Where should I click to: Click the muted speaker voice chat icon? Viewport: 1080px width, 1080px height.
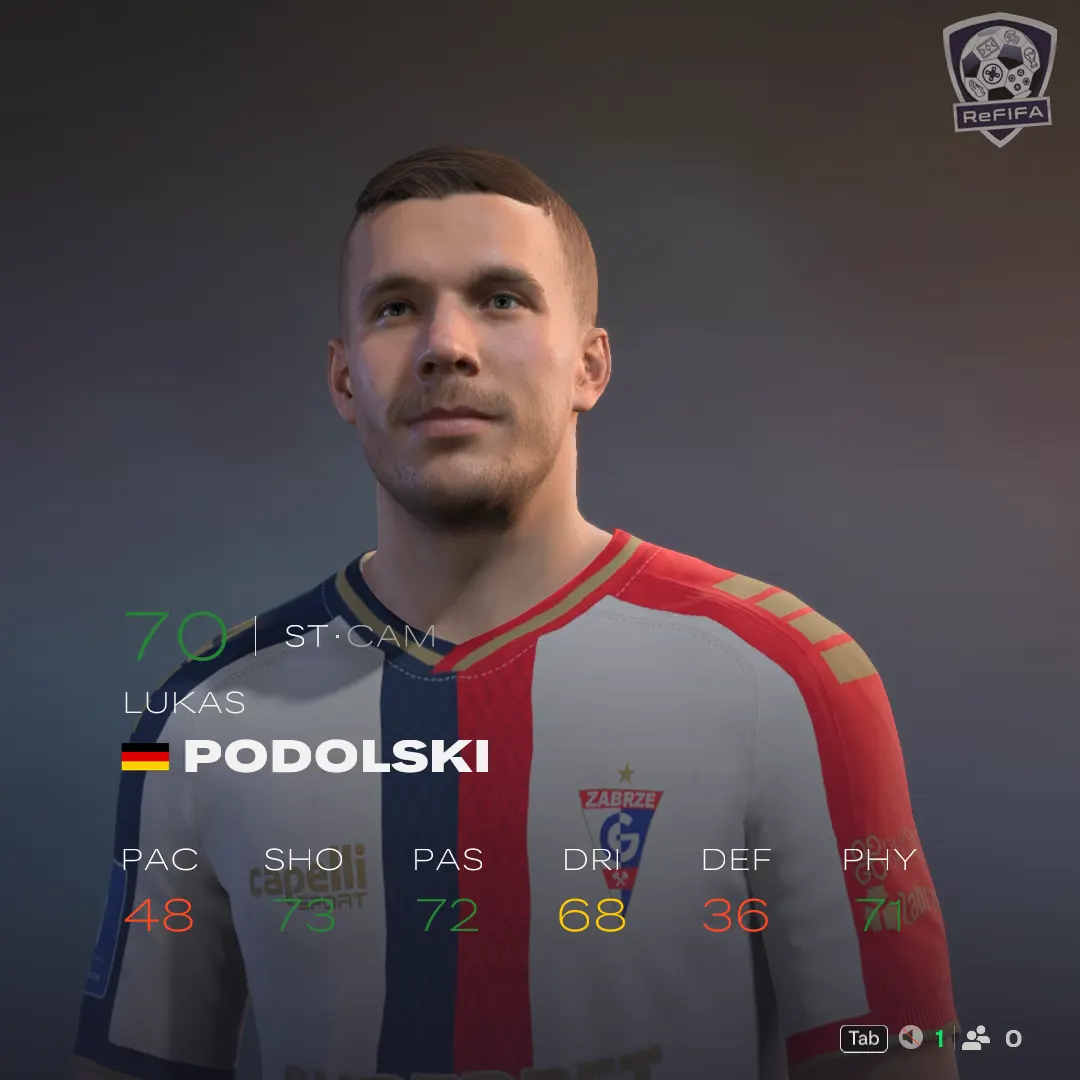(x=910, y=1038)
